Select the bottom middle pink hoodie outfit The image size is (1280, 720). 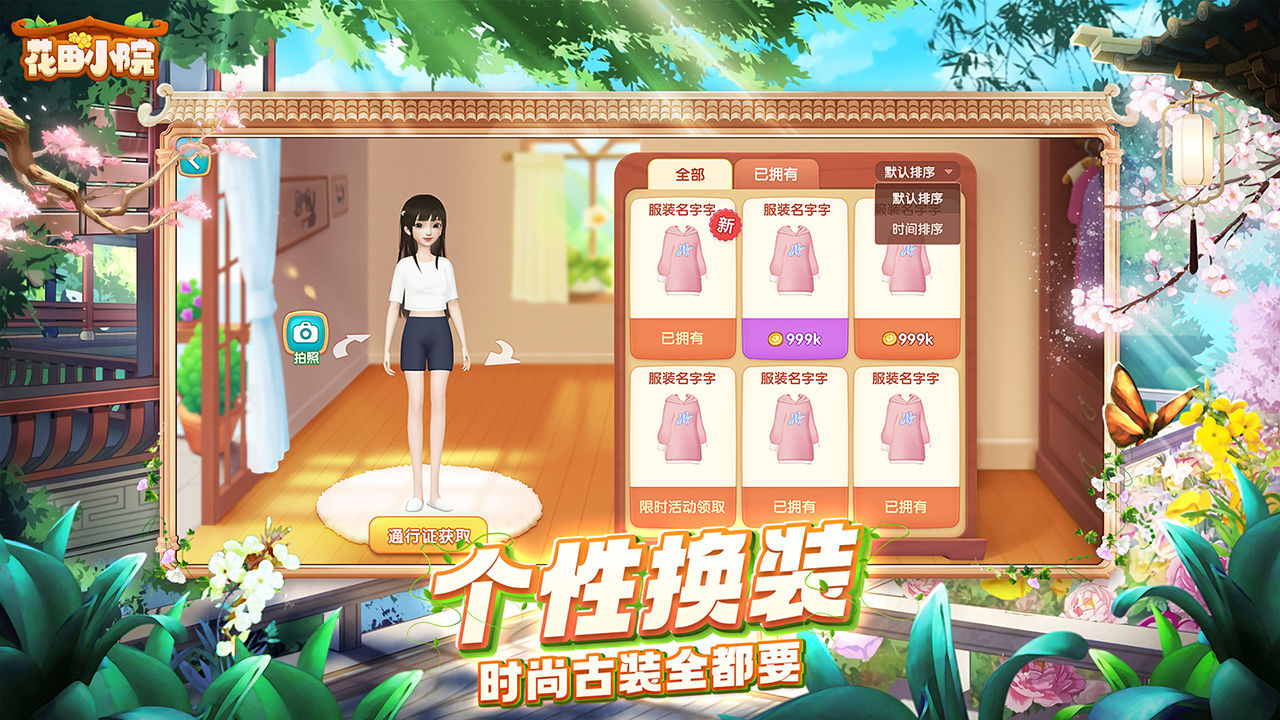click(795, 430)
